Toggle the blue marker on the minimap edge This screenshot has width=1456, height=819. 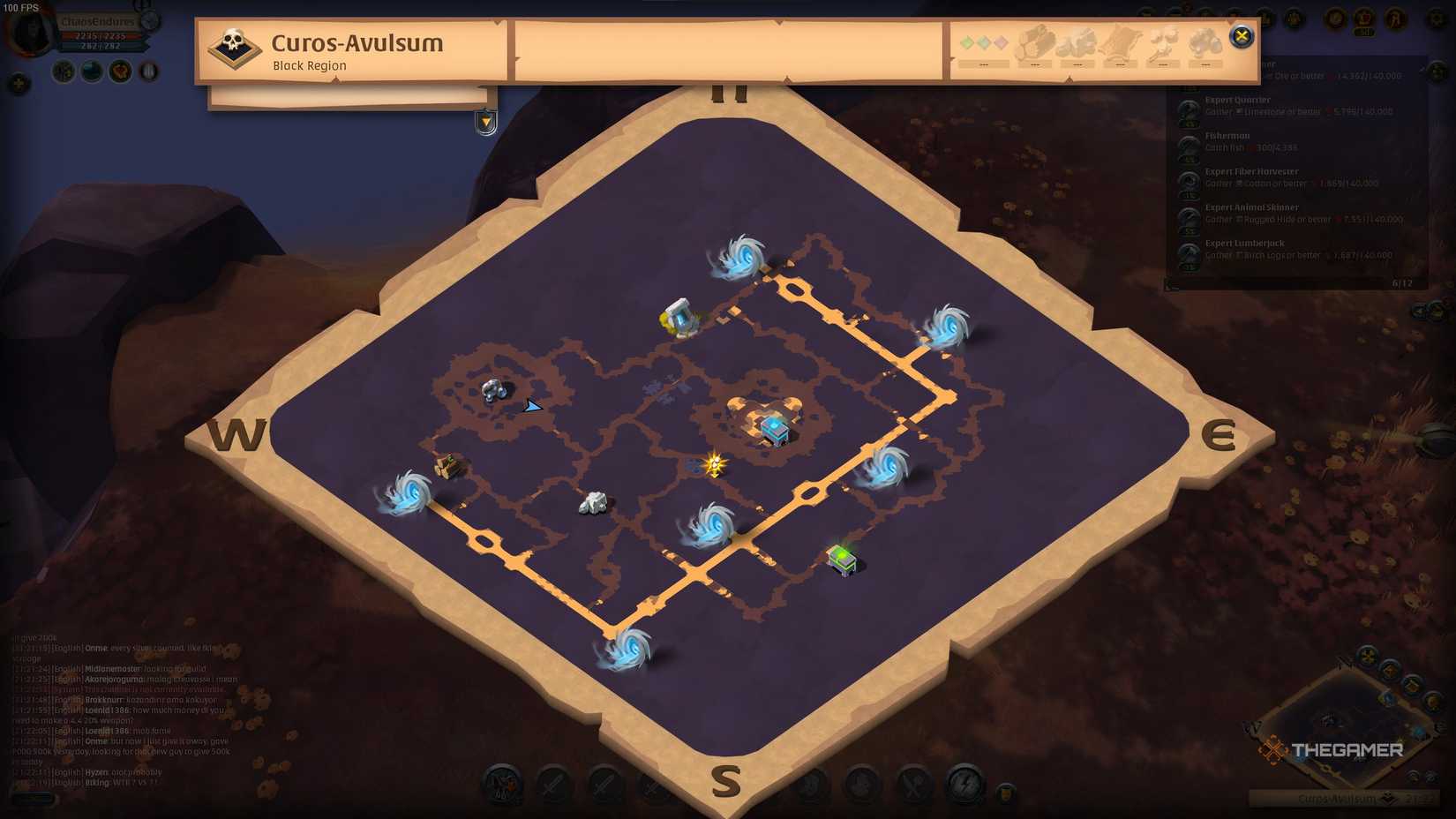pyautogui.click(x=1387, y=699)
